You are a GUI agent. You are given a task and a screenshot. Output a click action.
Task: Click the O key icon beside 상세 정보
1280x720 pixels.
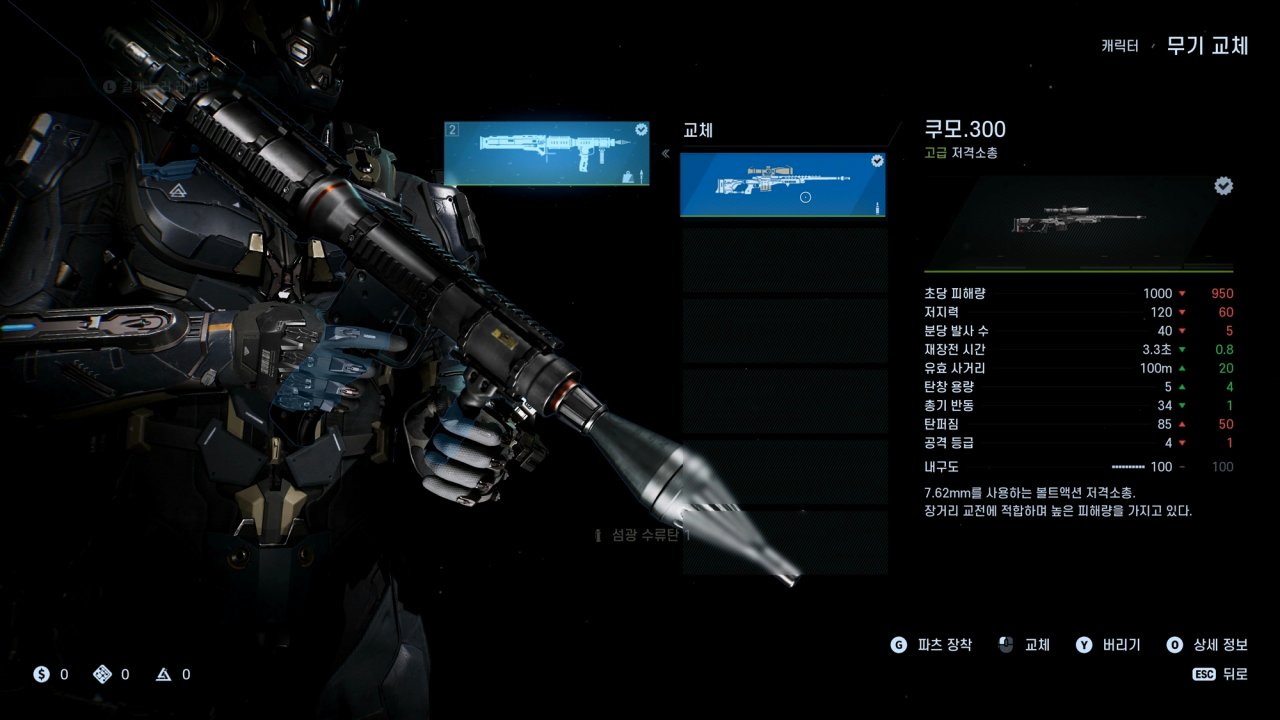[1174, 645]
